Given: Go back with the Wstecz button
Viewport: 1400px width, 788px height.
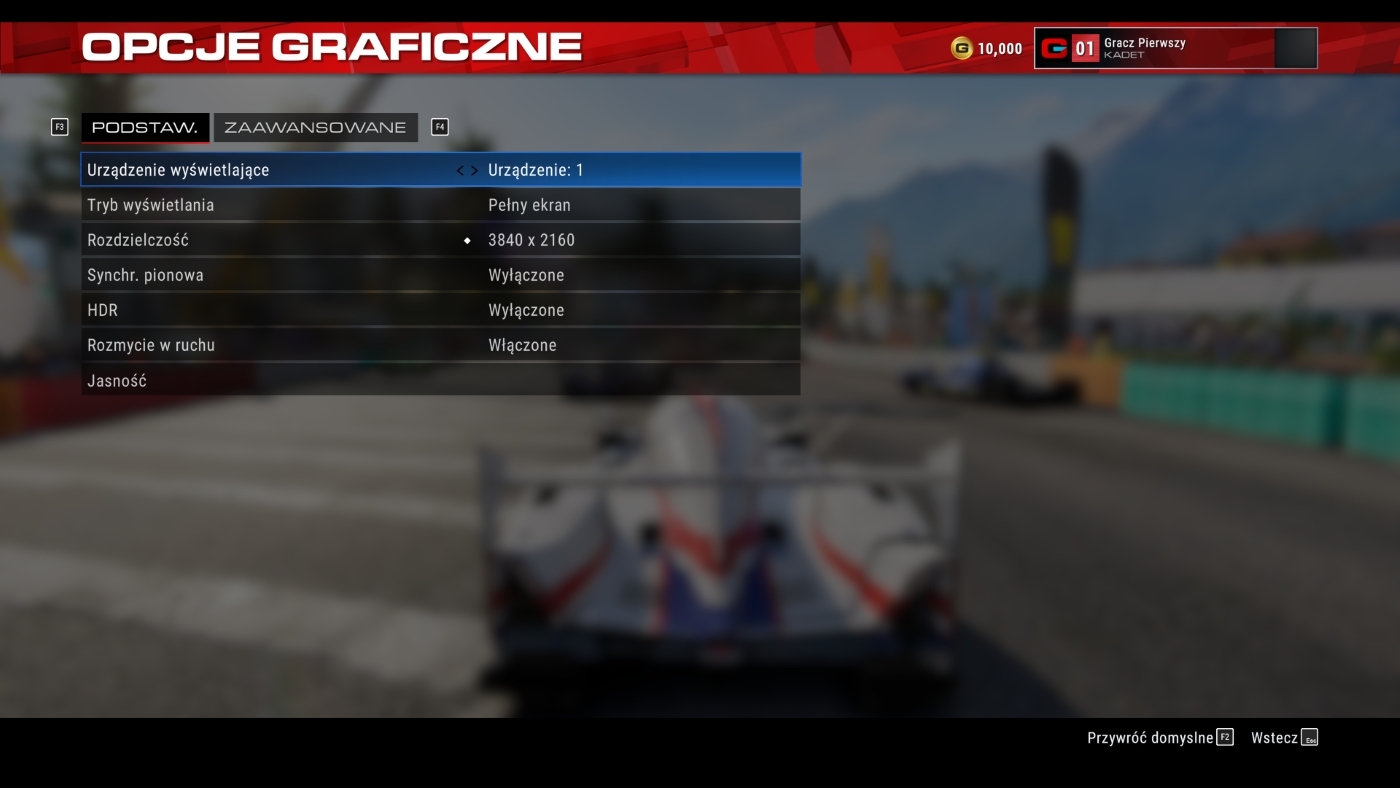Looking at the screenshot, I should coord(1284,738).
